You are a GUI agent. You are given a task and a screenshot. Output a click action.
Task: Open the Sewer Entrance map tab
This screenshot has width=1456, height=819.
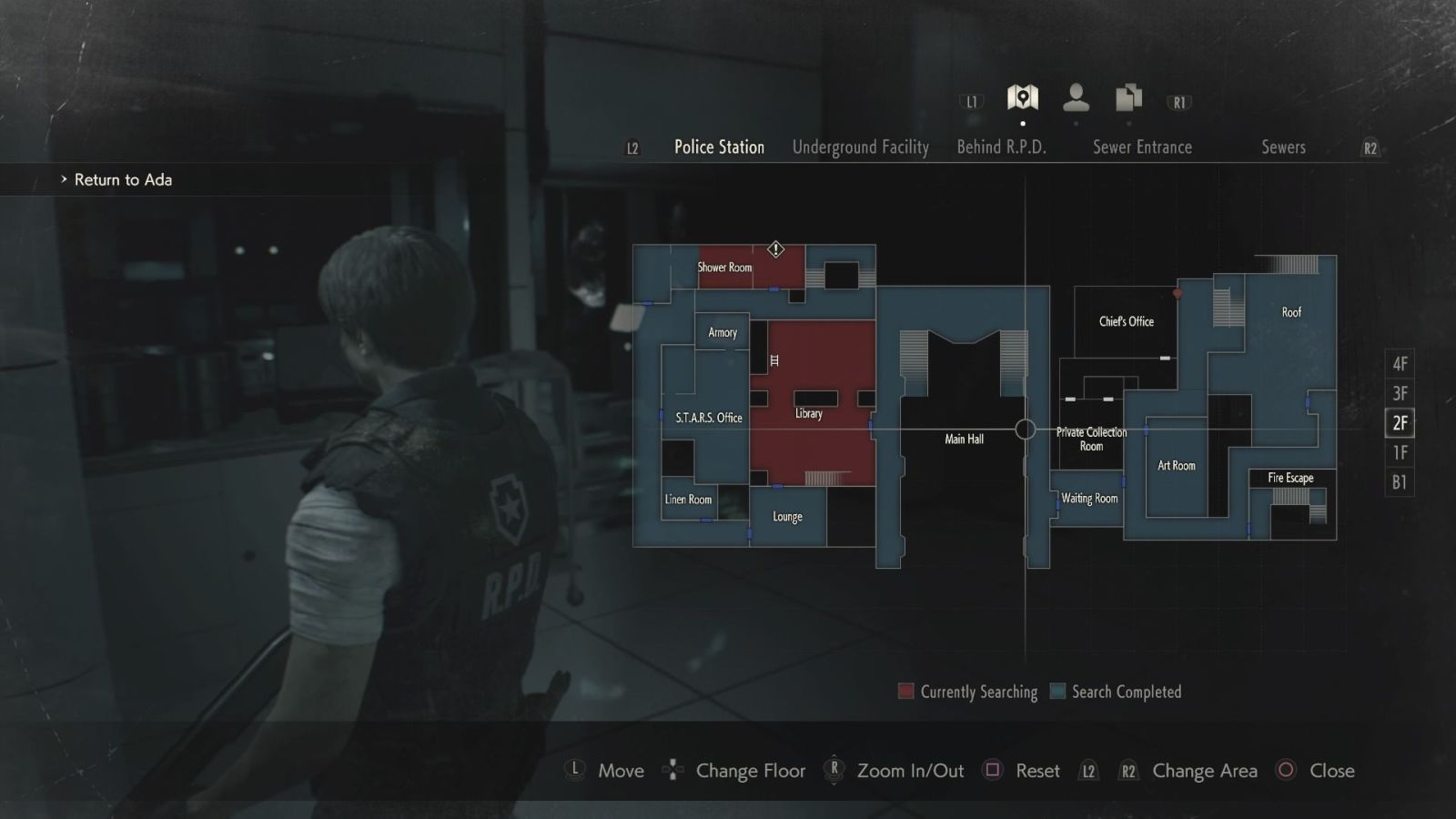click(1142, 147)
